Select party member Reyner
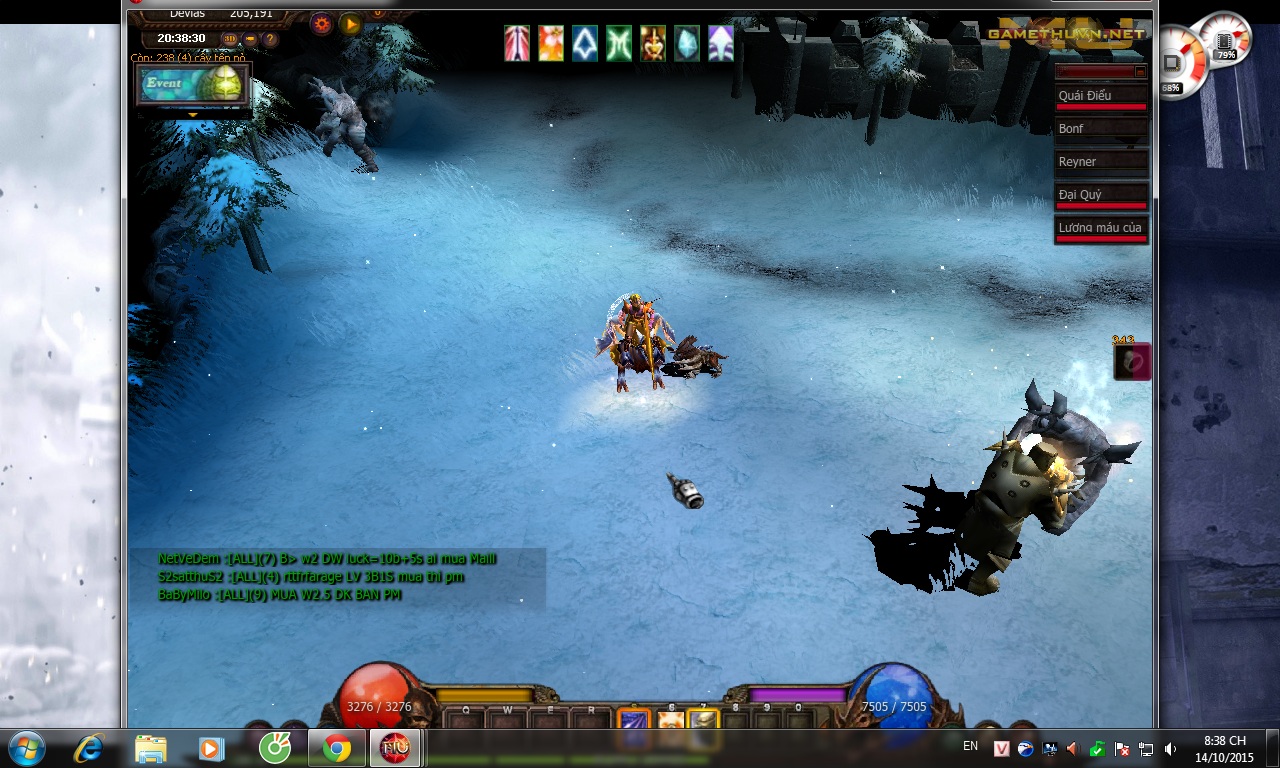The width and height of the screenshot is (1280, 768). point(1102,162)
